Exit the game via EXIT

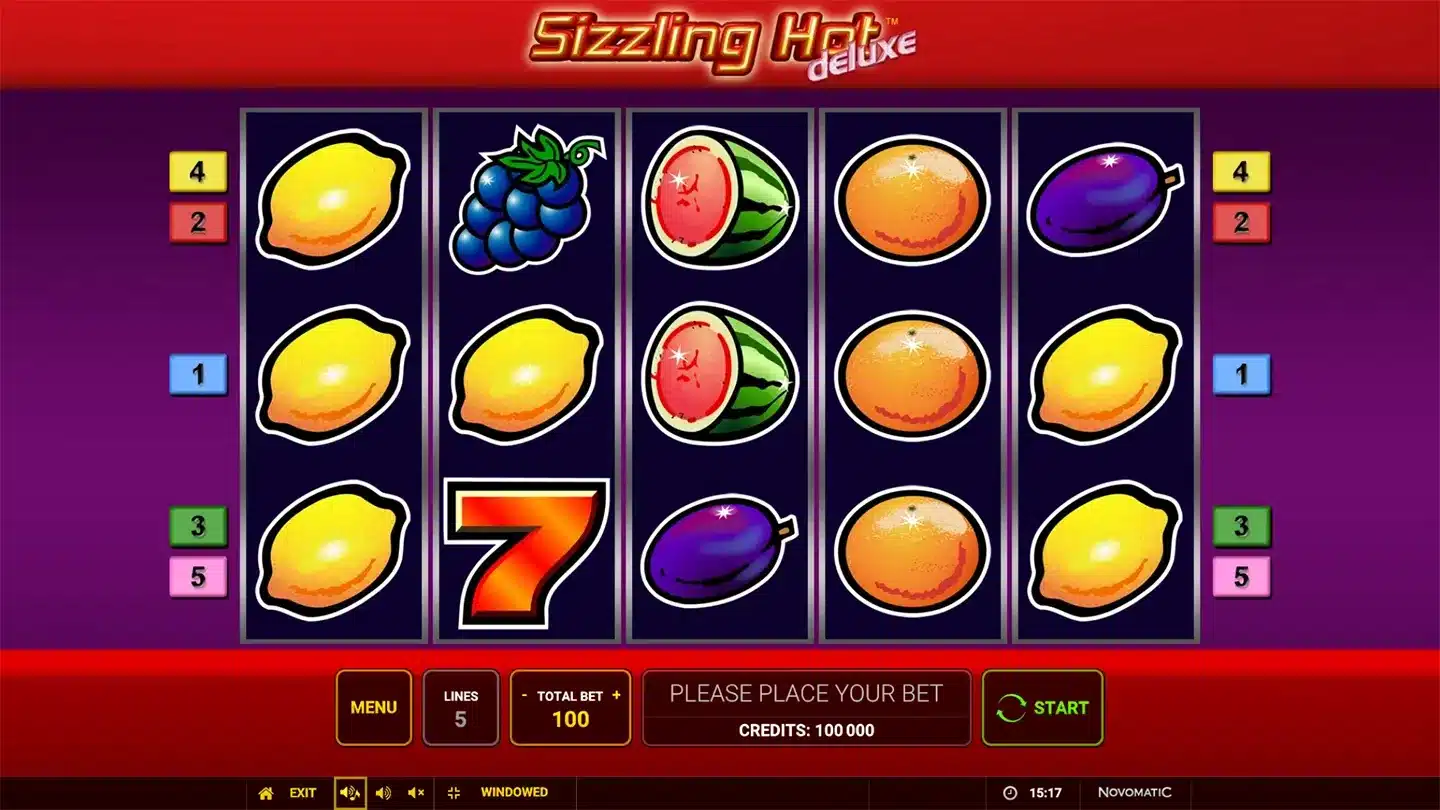tap(301, 792)
